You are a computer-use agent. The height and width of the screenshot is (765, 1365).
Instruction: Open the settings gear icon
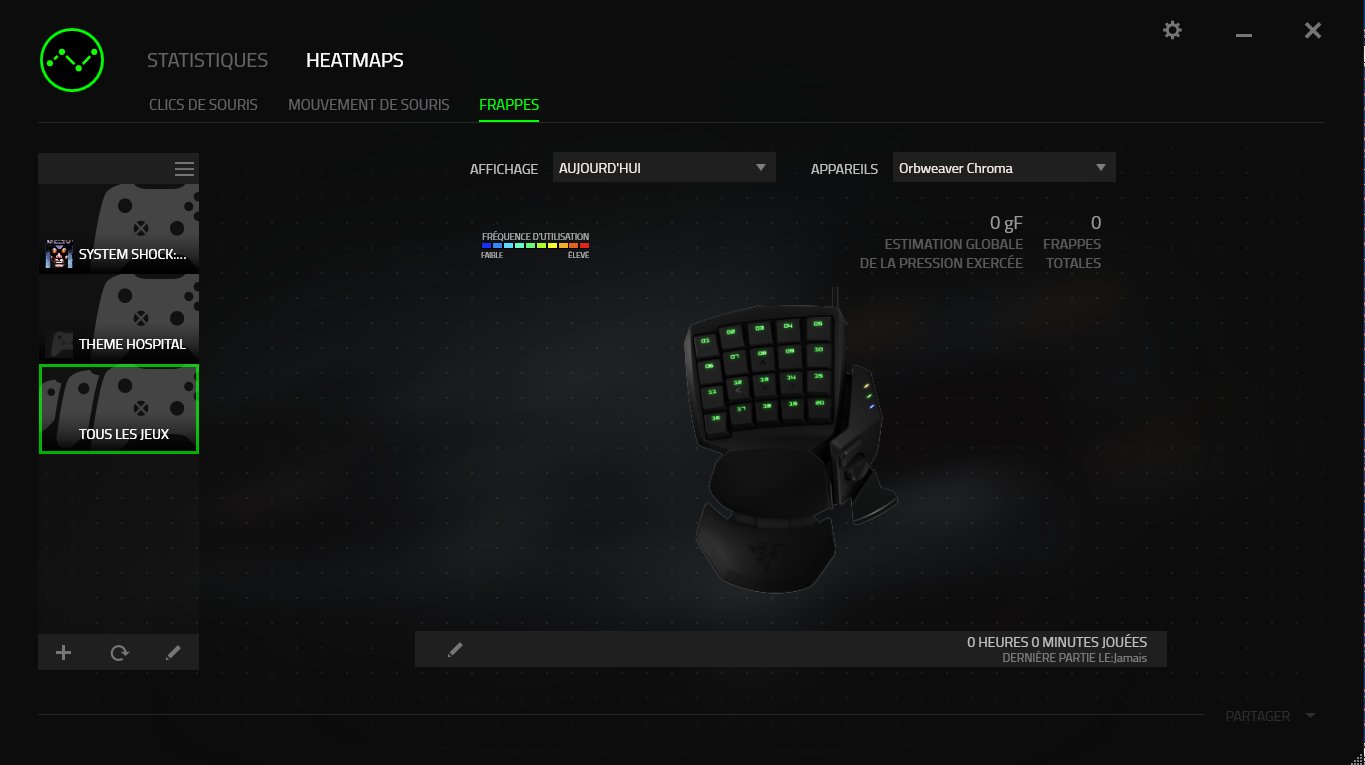point(1171,30)
